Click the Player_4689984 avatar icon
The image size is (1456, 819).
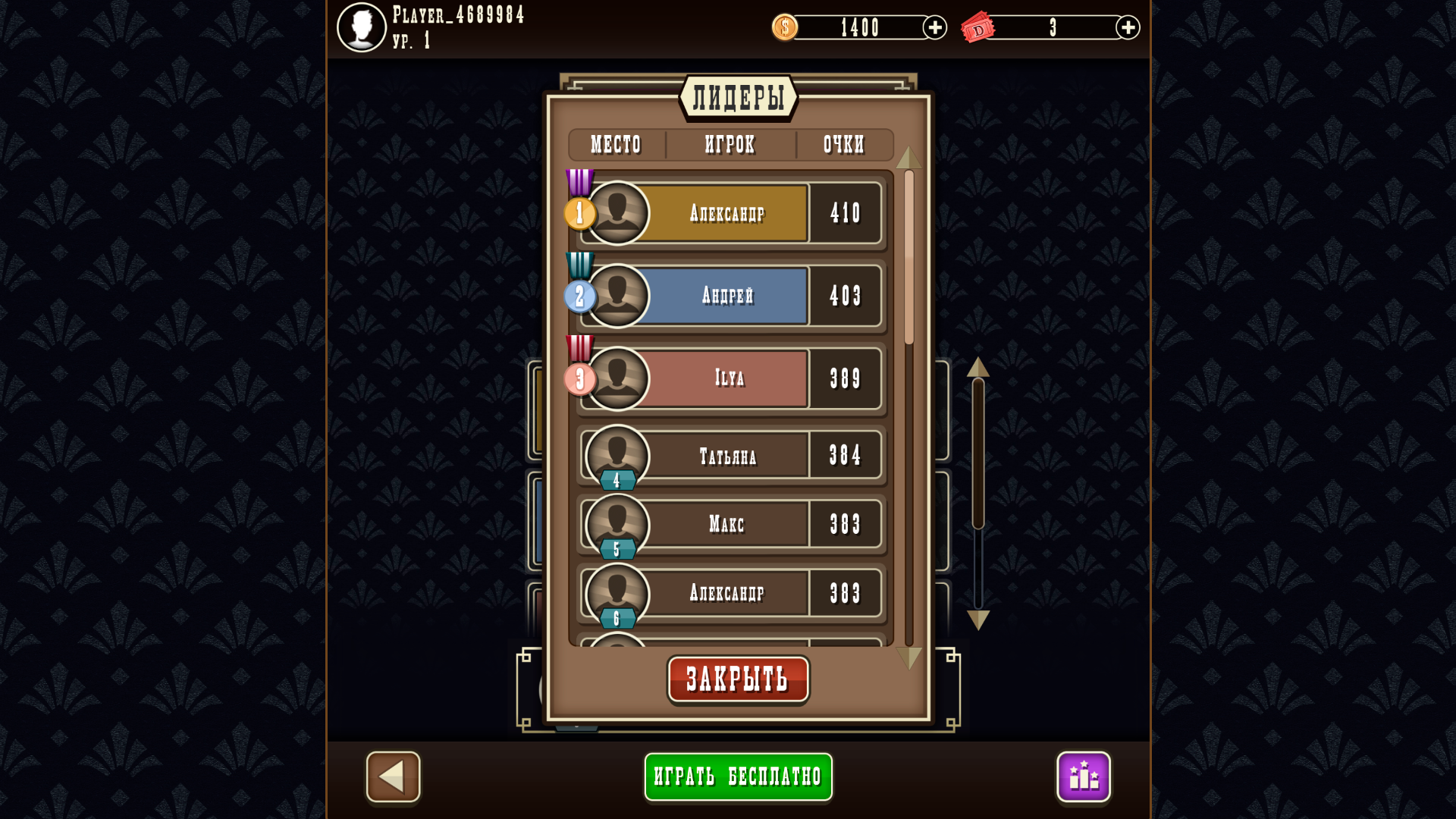click(362, 27)
